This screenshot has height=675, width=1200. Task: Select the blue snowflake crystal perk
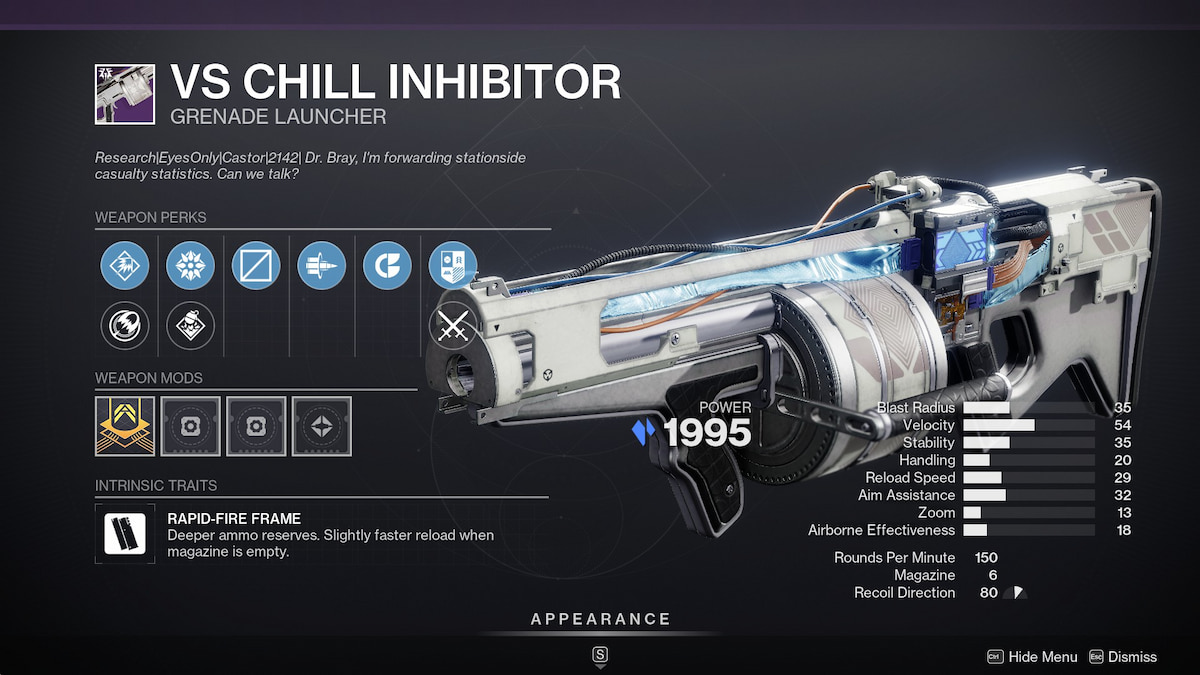190,266
